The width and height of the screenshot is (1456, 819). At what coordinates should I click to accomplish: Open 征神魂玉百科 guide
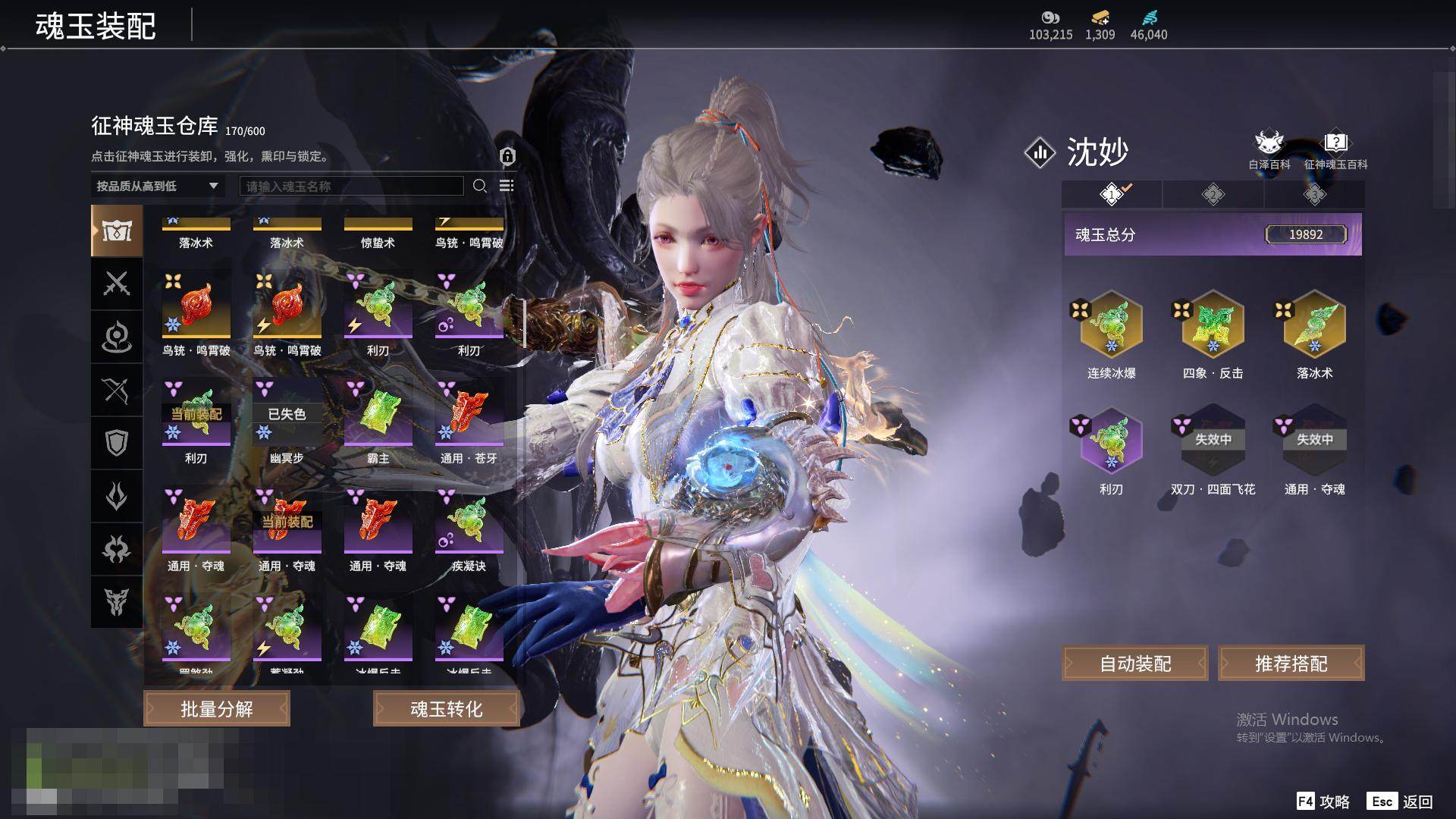tap(1335, 149)
